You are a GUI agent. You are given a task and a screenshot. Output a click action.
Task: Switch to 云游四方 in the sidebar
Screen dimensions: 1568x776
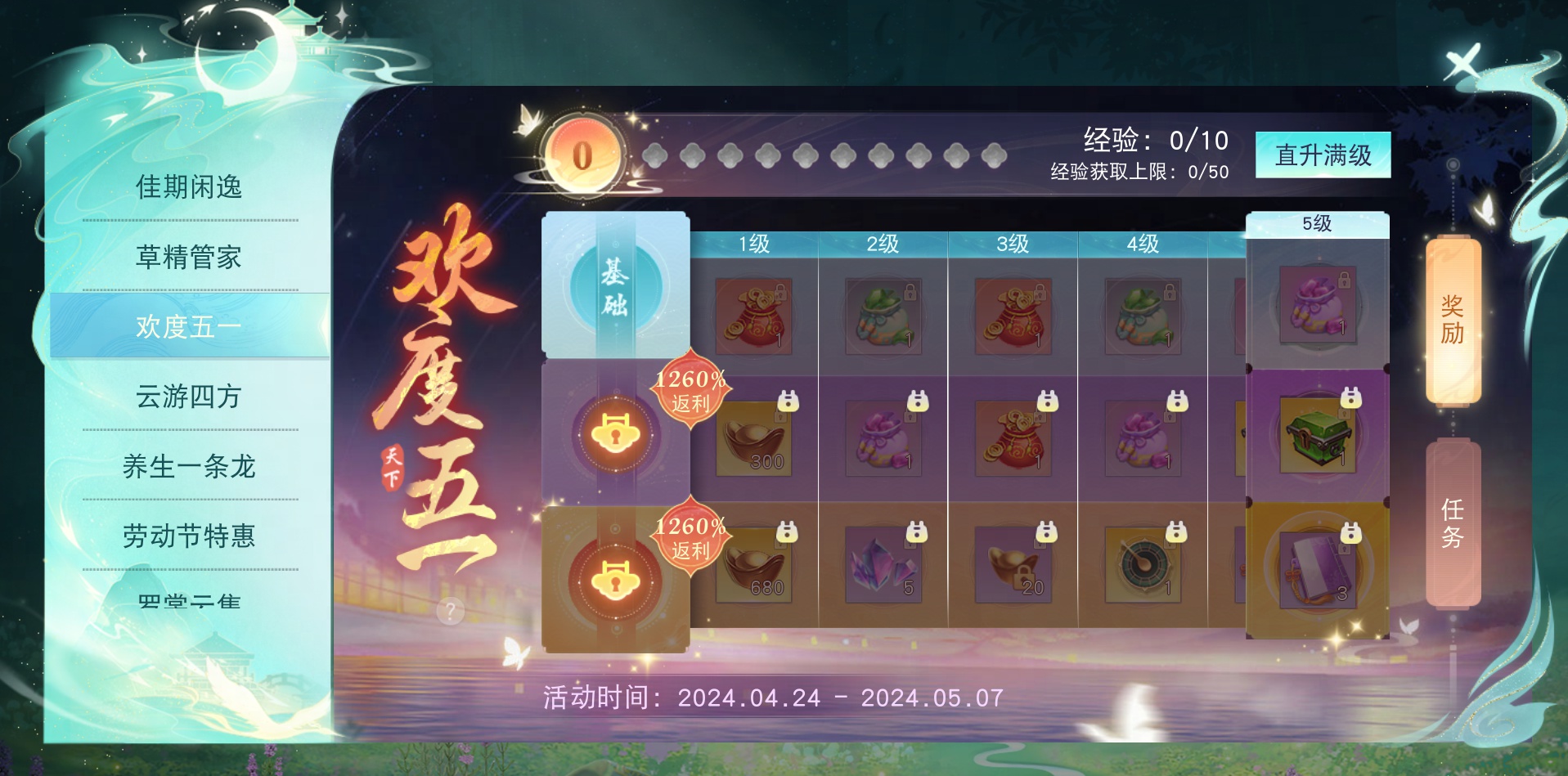point(187,397)
